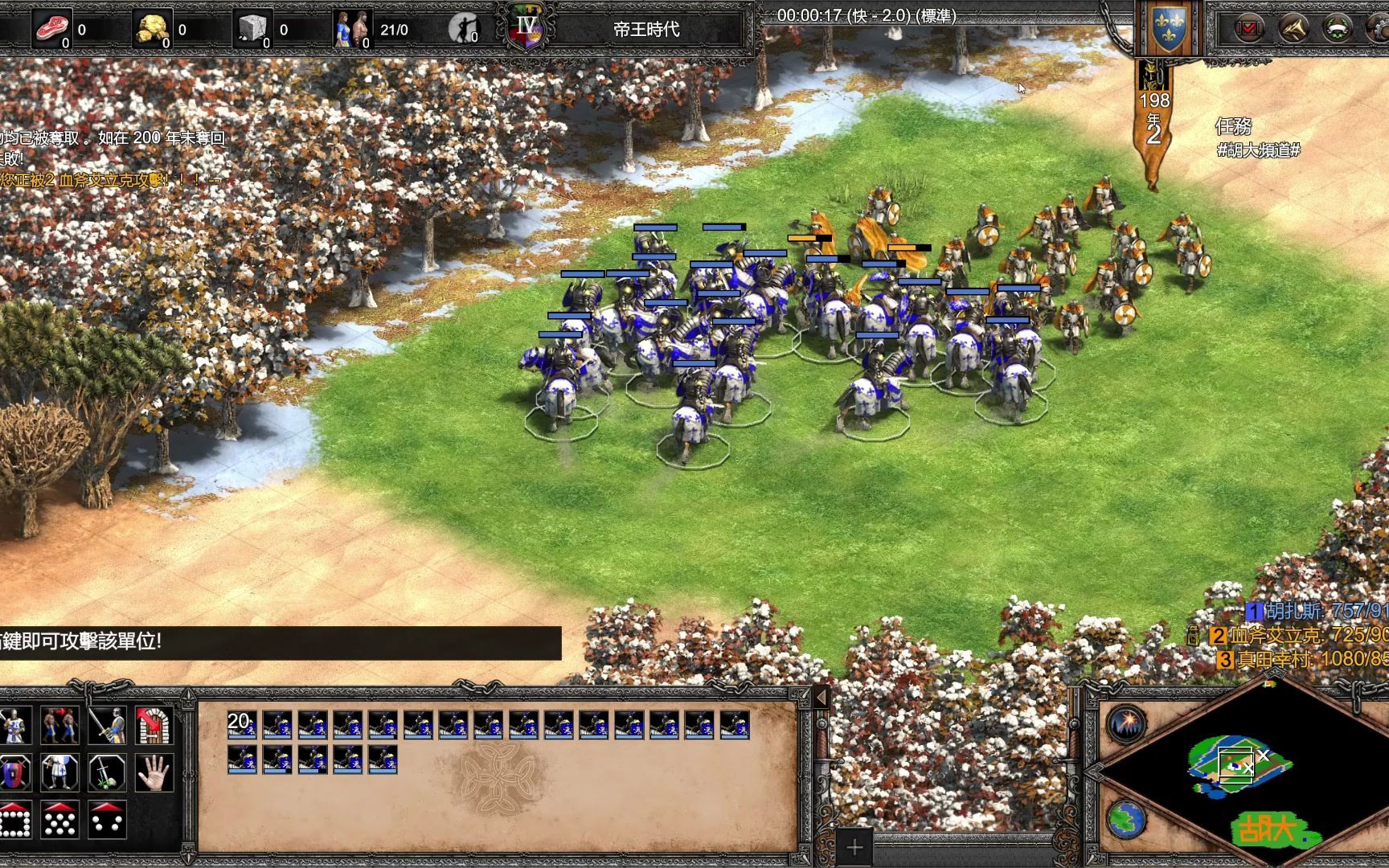
Task: Select the first paladin portrait marked 20
Action: click(242, 725)
